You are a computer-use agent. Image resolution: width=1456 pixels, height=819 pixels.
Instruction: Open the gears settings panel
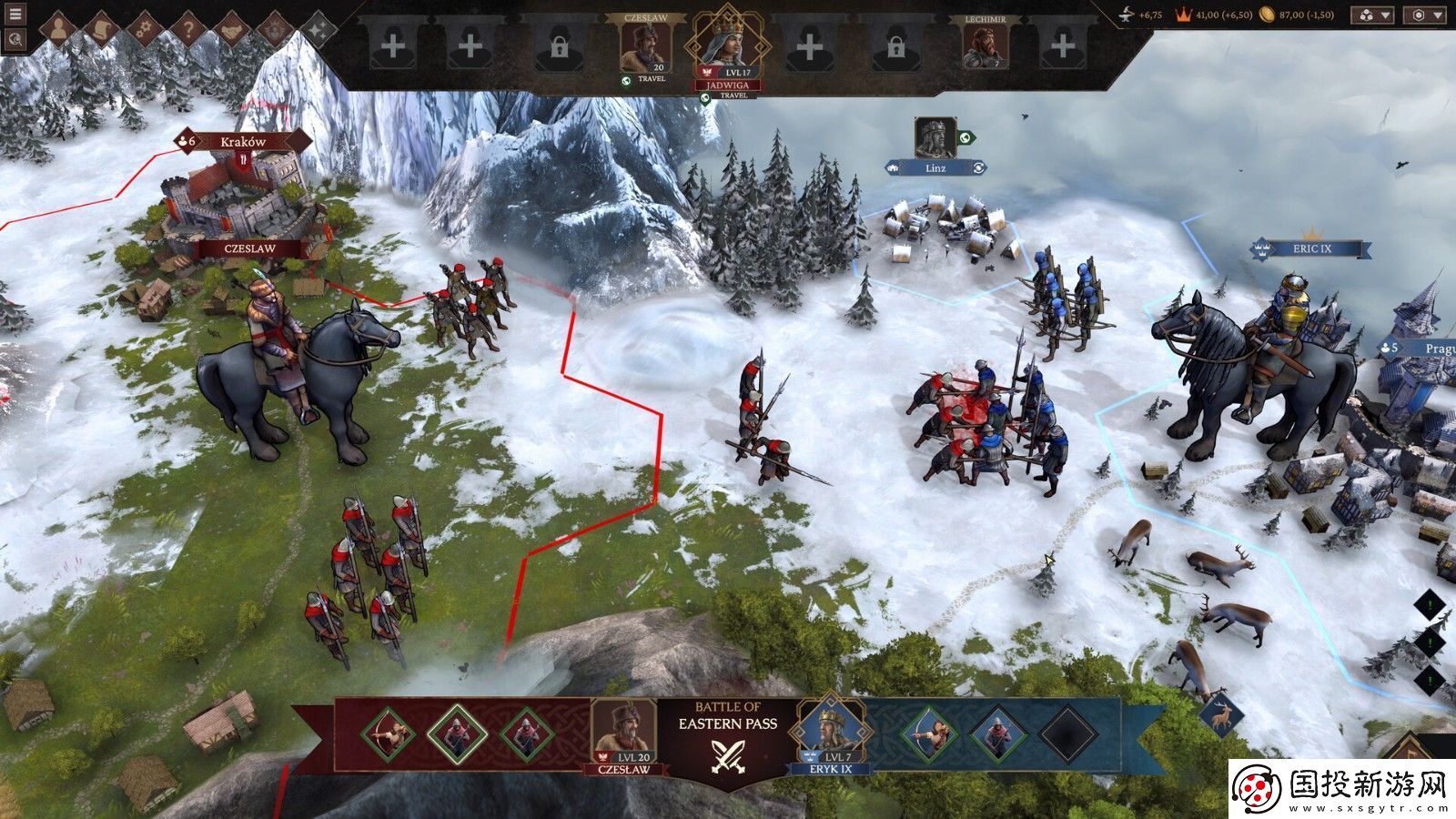(x=145, y=30)
